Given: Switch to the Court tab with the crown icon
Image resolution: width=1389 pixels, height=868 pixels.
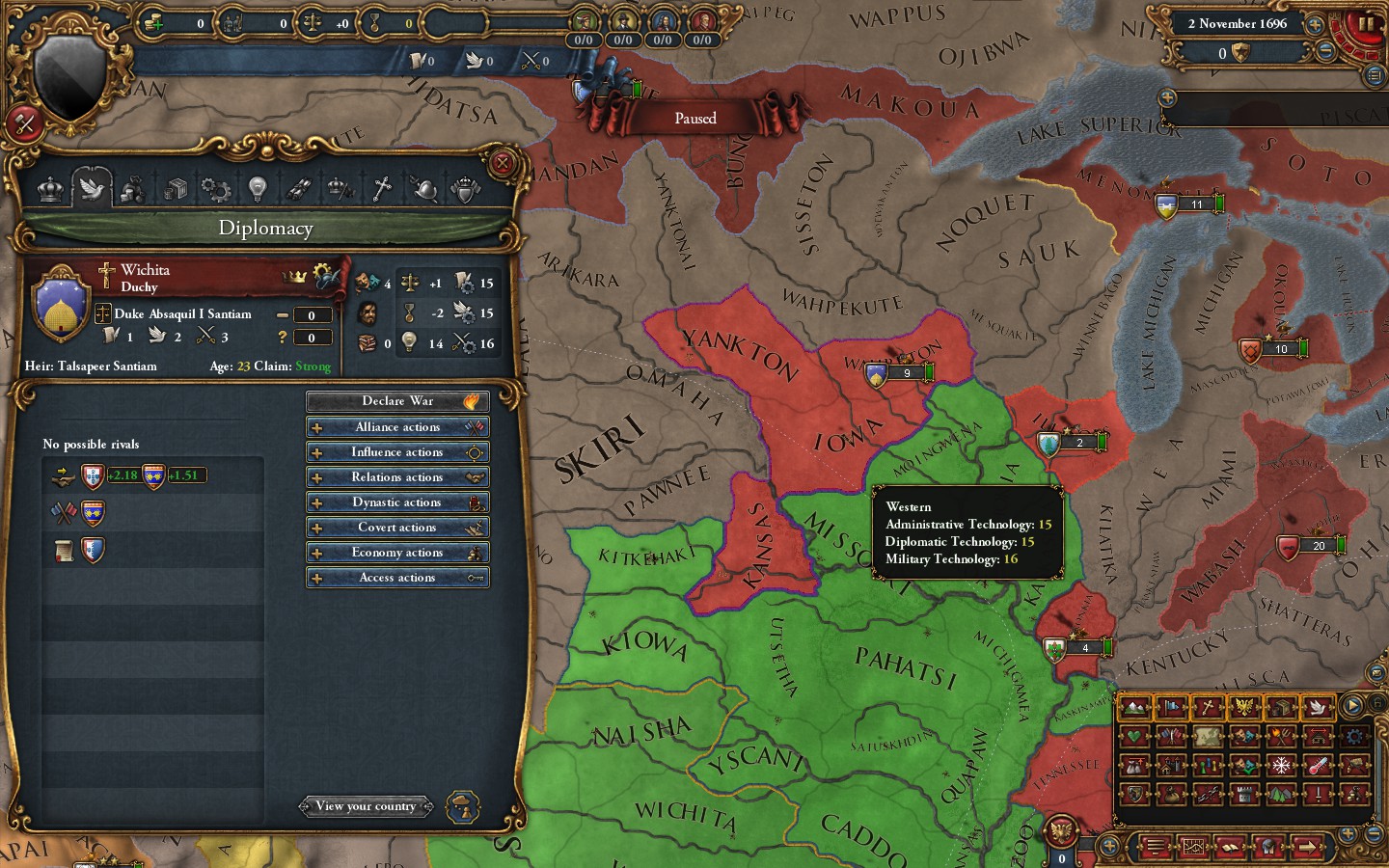Looking at the screenshot, I should pyautogui.click(x=50, y=189).
